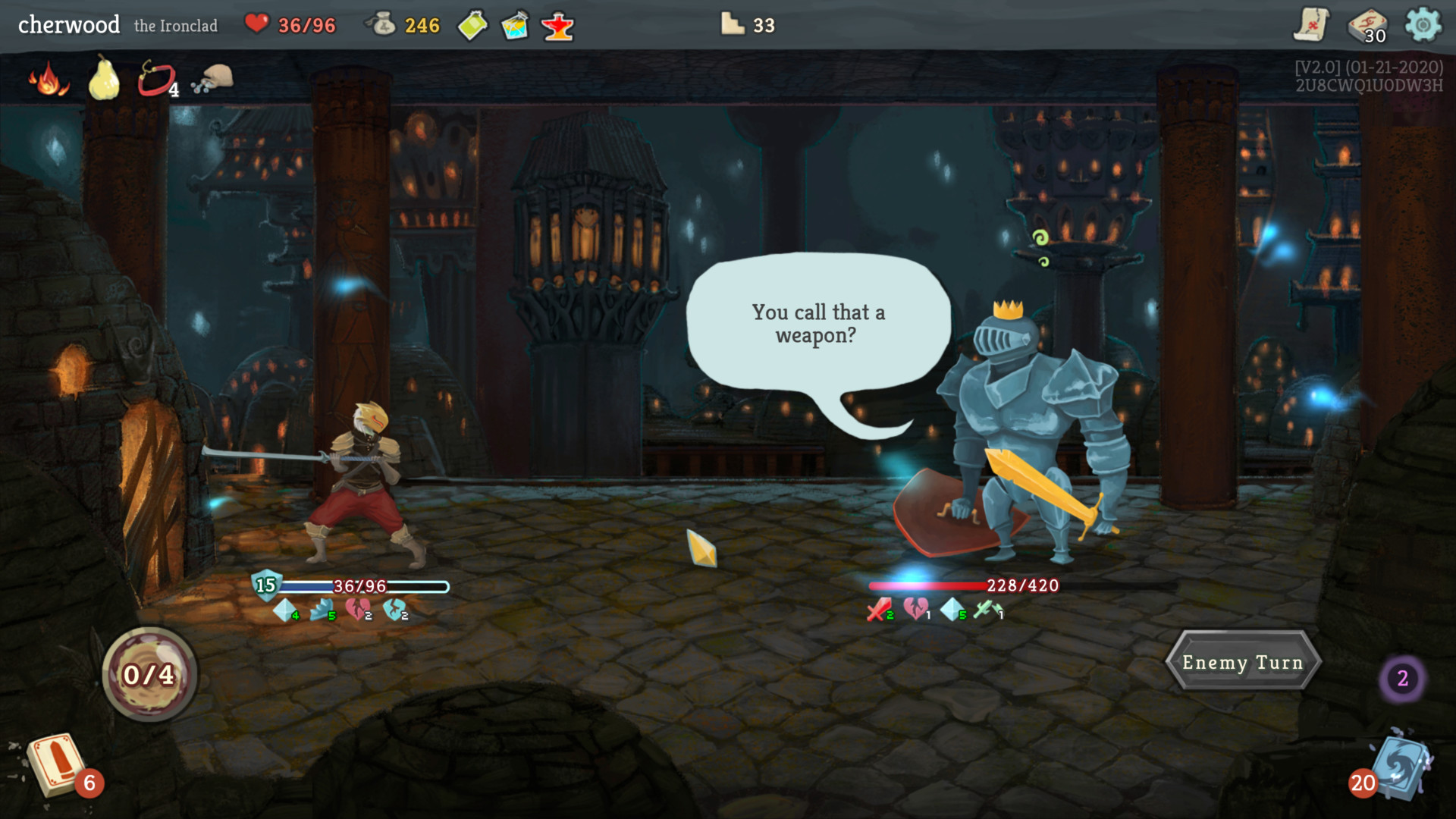Viewport: 1456px width, 819px height.
Task: Click the gold coin bag icon
Action: click(x=381, y=25)
